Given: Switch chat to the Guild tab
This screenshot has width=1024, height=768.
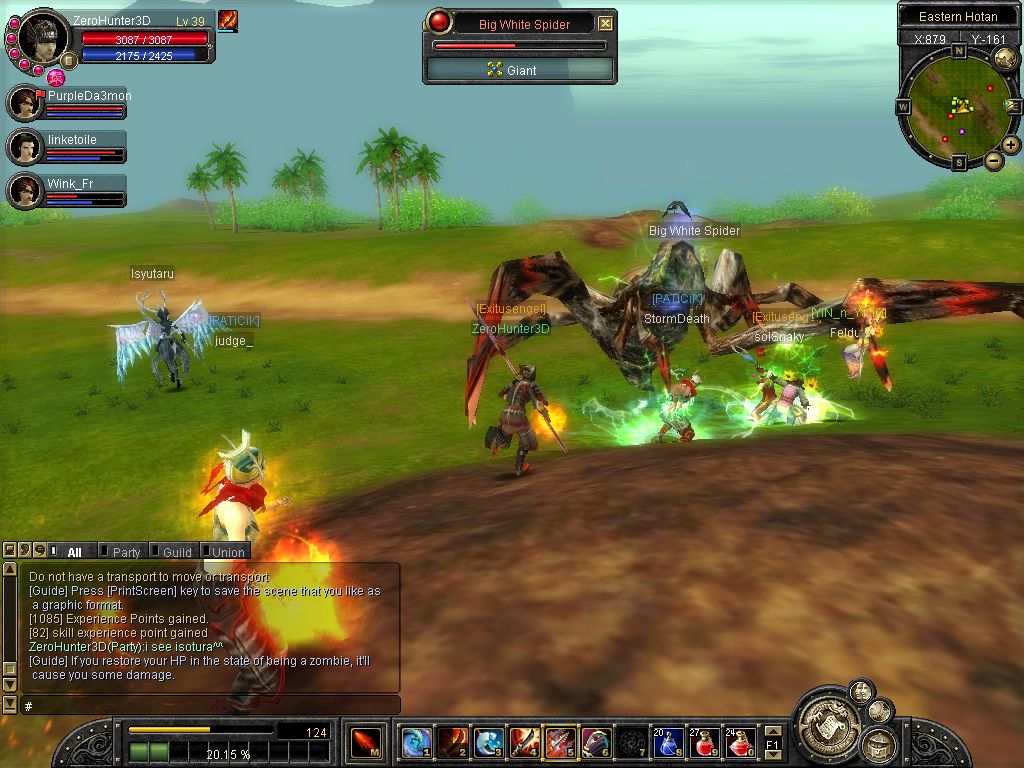Looking at the screenshot, I should pyautogui.click(x=177, y=552).
